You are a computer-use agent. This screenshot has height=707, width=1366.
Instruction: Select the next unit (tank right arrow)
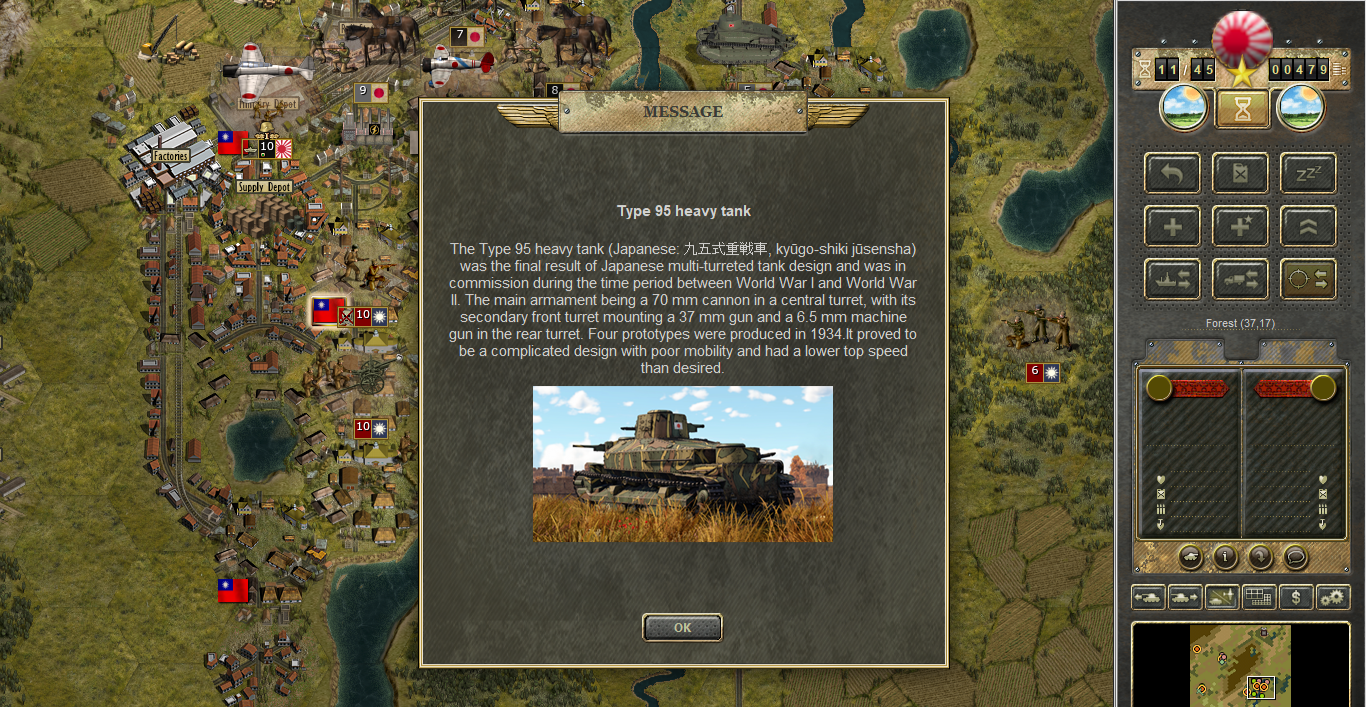coord(1185,598)
